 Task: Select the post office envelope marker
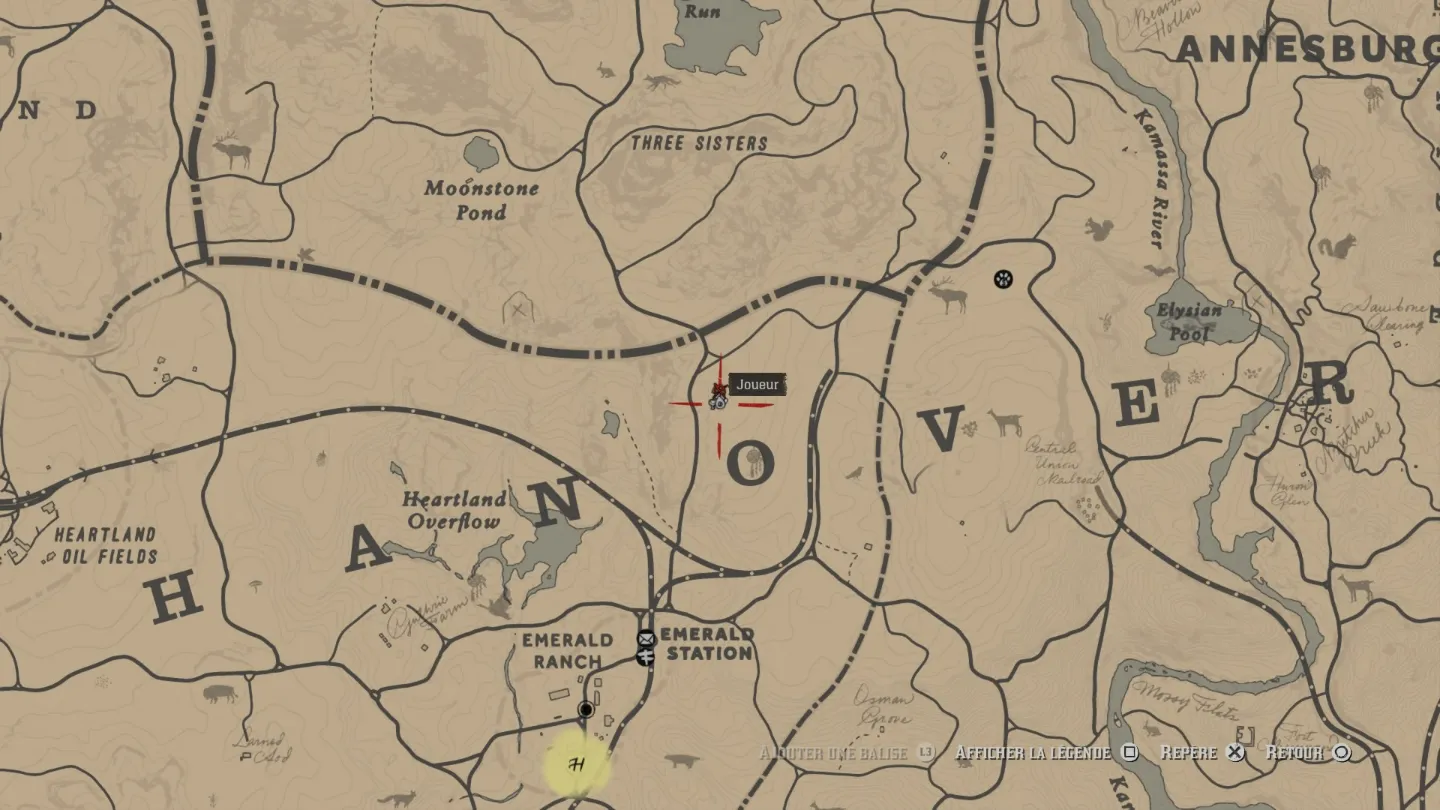pyautogui.click(x=646, y=638)
